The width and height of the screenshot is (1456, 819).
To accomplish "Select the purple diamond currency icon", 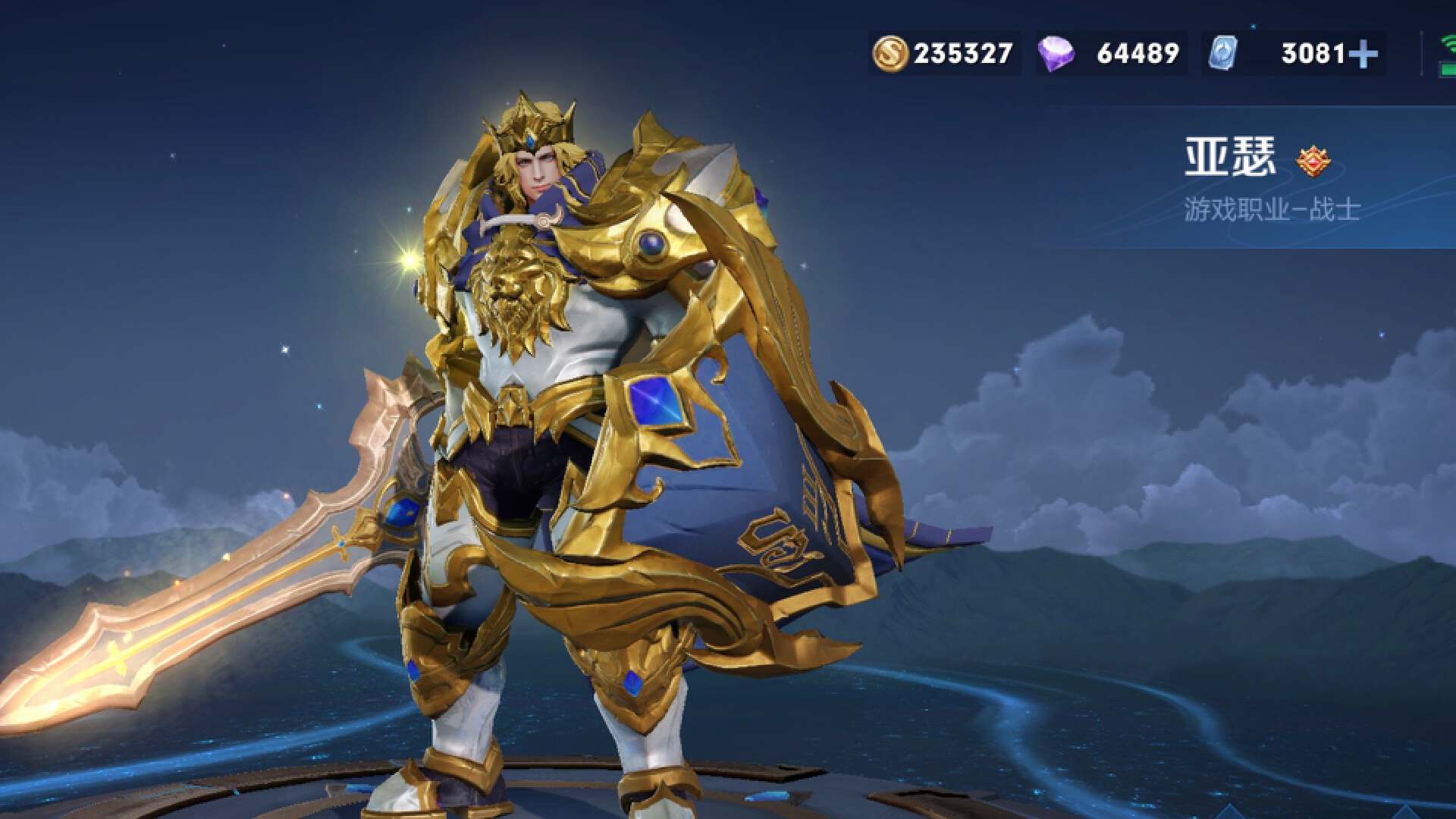I will coord(1055,54).
